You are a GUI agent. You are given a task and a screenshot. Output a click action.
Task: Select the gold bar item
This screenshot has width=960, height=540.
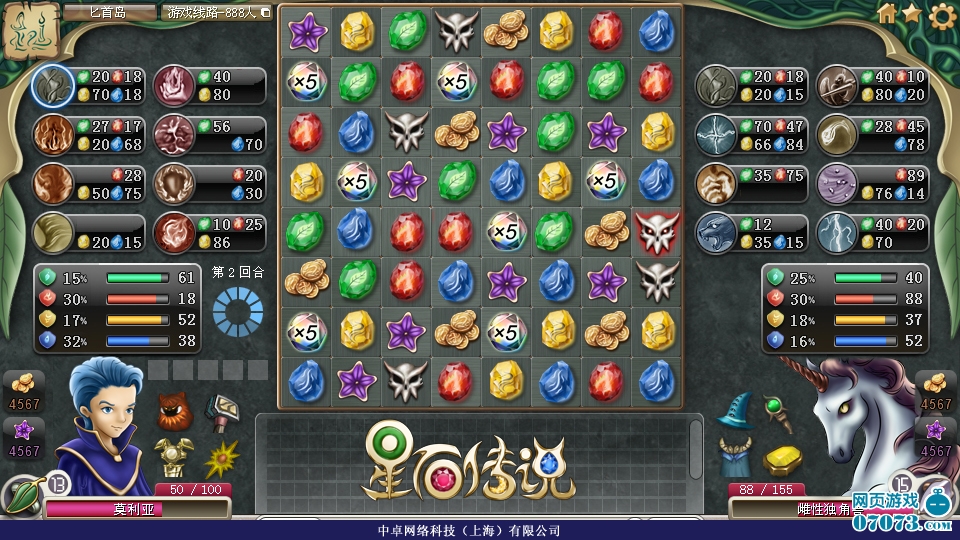click(x=784, y=459)
